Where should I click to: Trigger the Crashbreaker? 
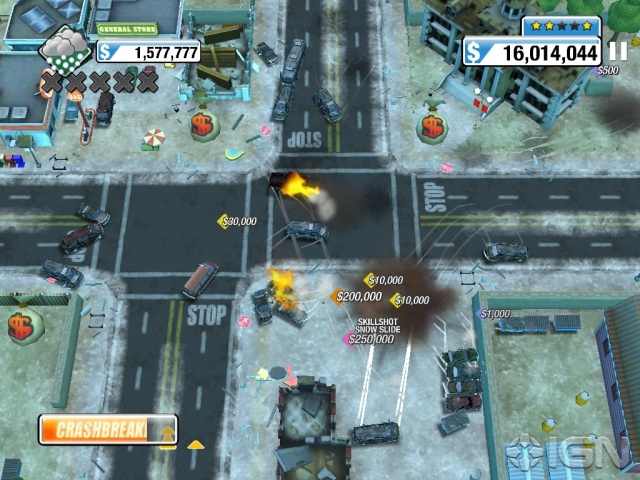[107, 430]
